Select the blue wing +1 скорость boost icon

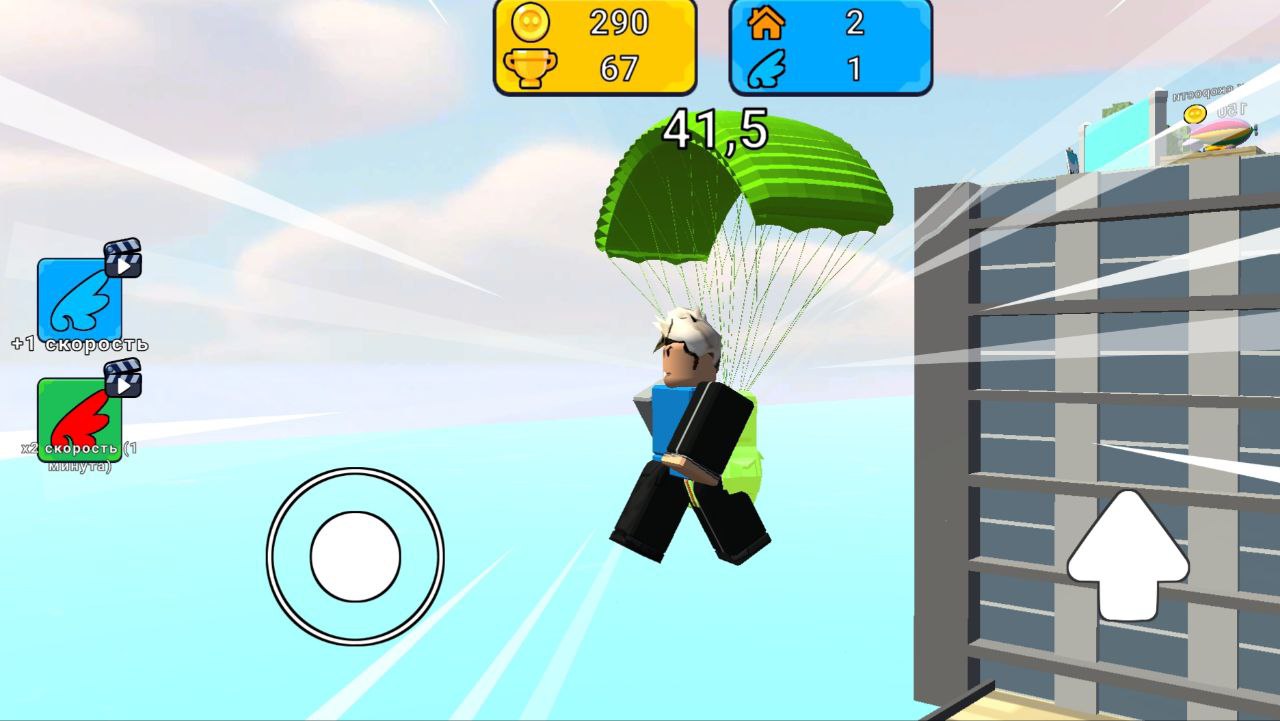pos(80,300)
